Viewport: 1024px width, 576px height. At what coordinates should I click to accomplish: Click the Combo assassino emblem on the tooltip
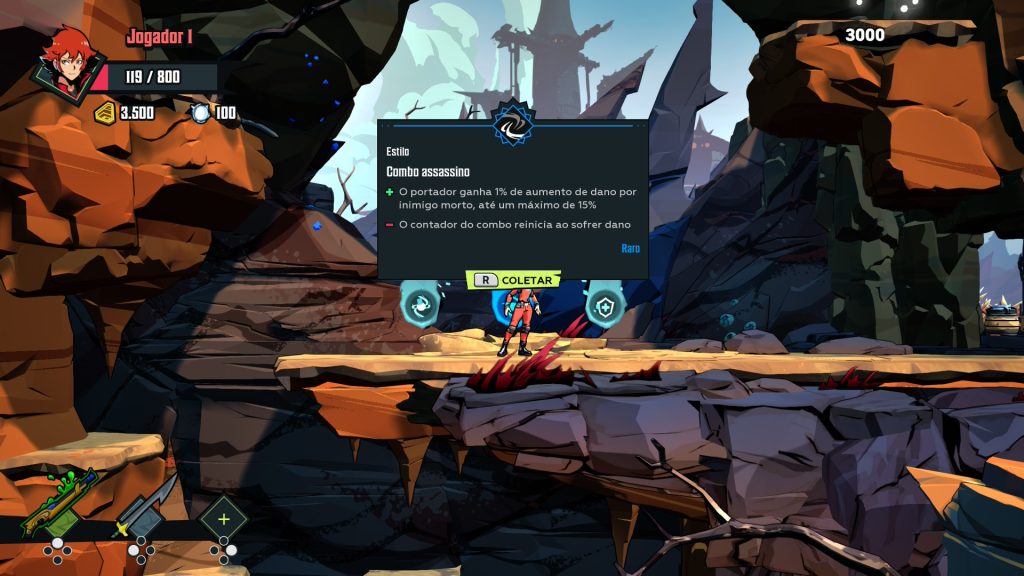pyautogui.click(x=513, y=124)
